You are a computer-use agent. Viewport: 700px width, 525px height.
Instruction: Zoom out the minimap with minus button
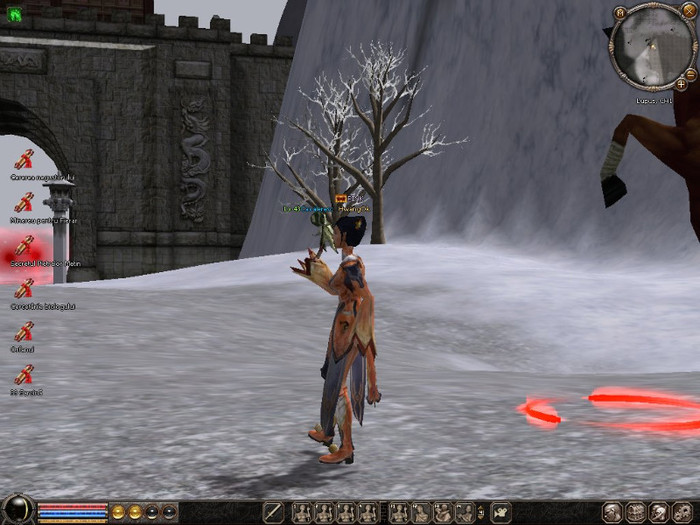tap(689, 75)
